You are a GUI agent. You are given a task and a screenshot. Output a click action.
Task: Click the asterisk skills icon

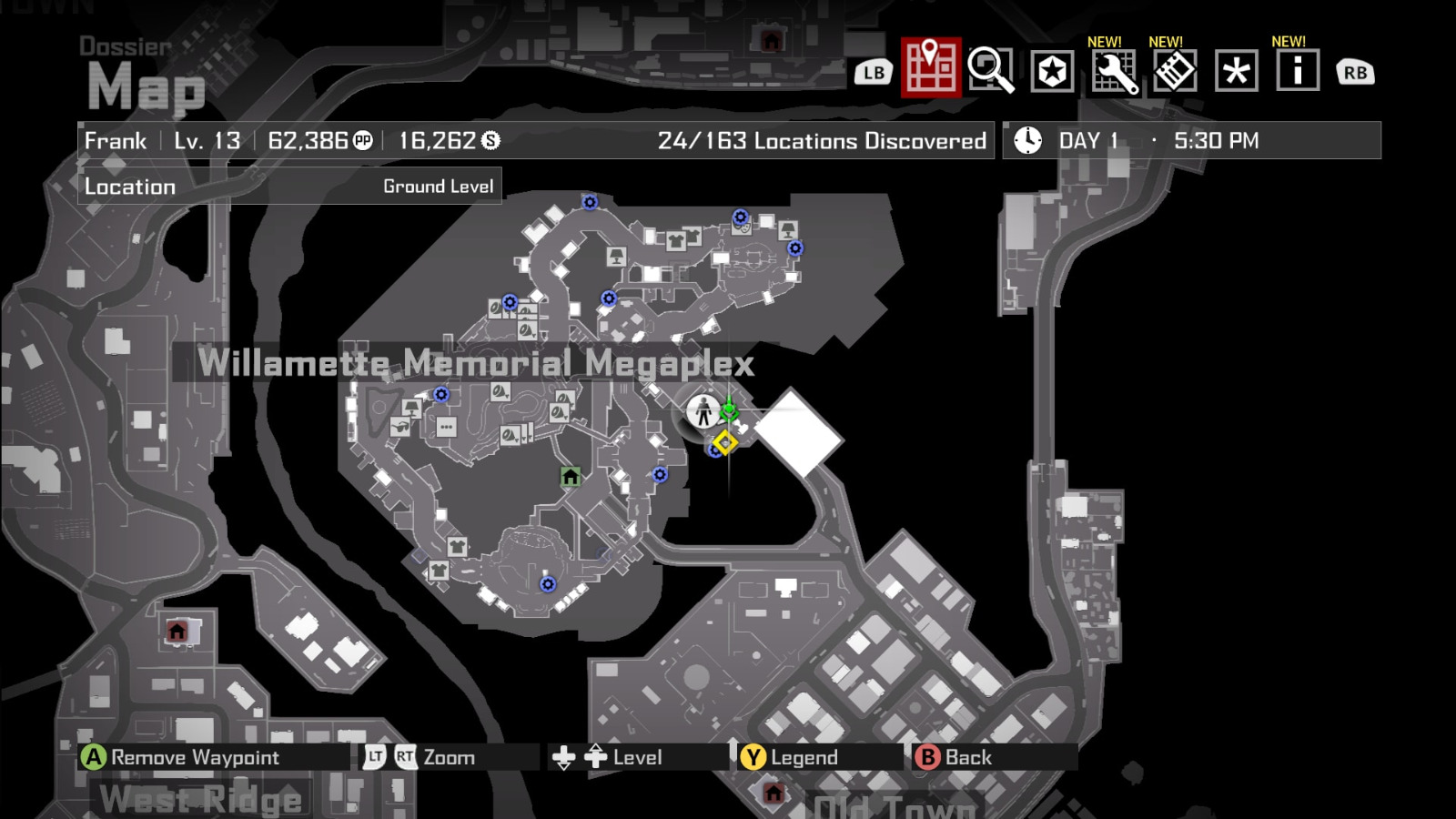(x=1234, y=69)
